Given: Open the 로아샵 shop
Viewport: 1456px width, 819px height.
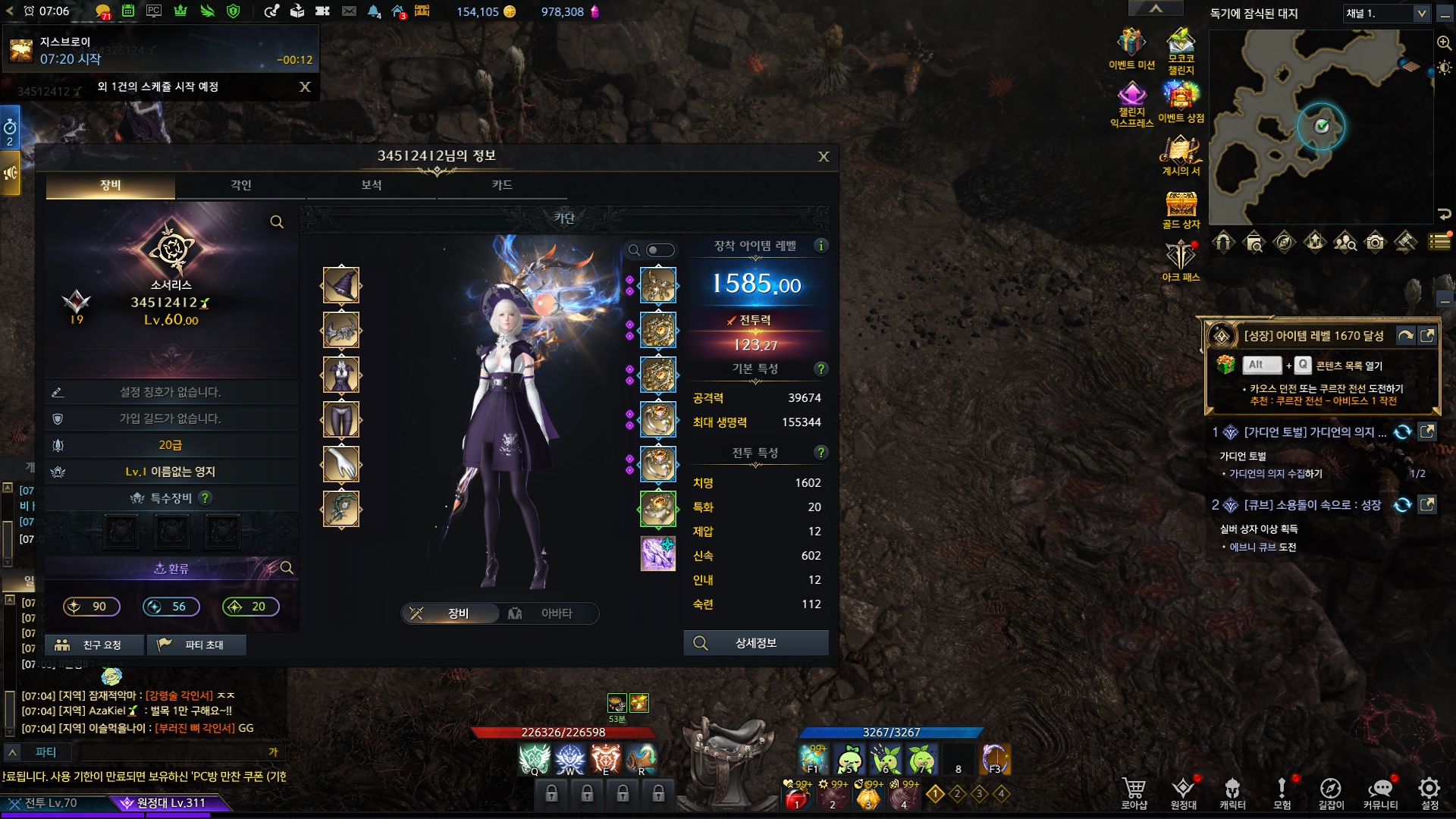Looking at the screenshot, I should [x=1134, y=792].
